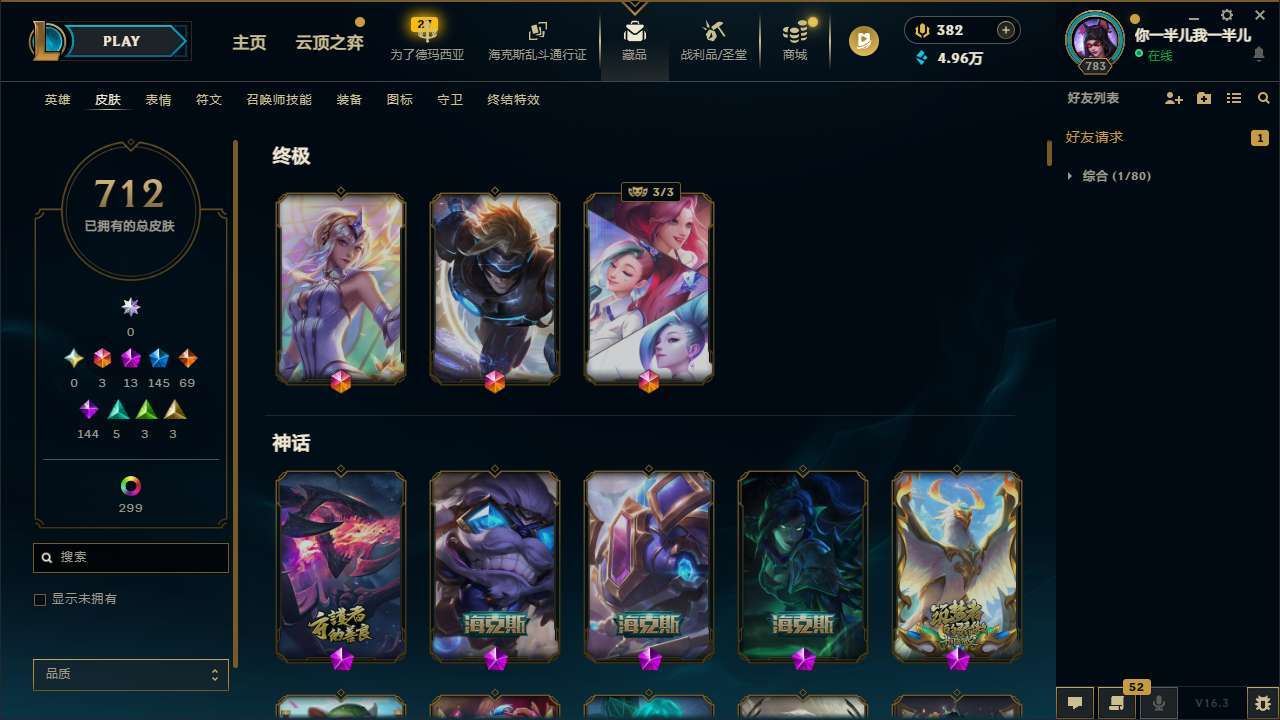Open the chat bubble icon at bottom right

click(1077, 703)
